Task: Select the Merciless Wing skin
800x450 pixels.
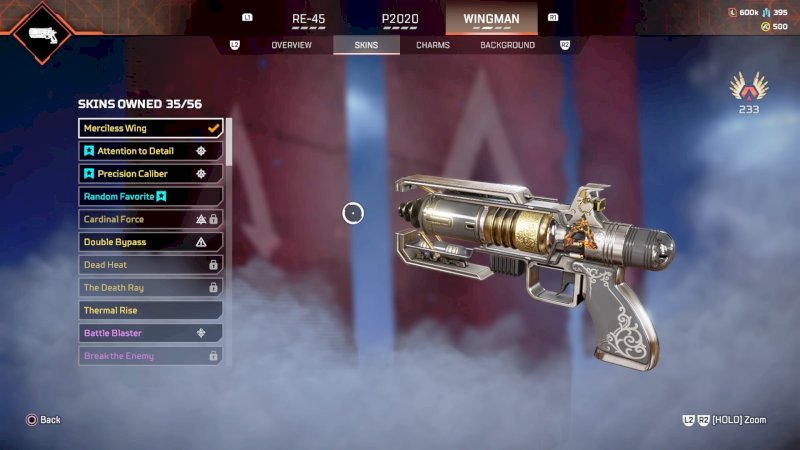Action: point(151,128)
